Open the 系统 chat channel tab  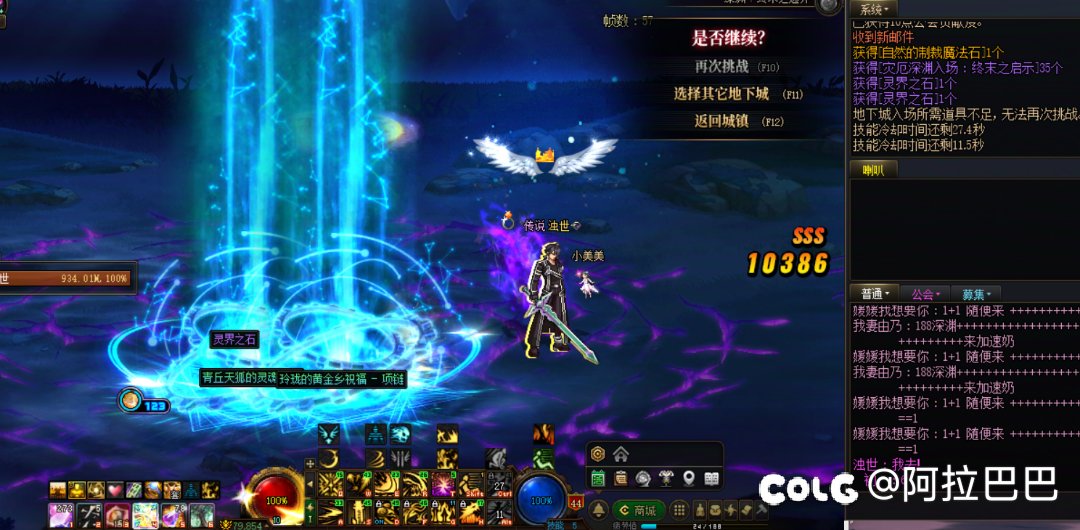click(870, 8)
